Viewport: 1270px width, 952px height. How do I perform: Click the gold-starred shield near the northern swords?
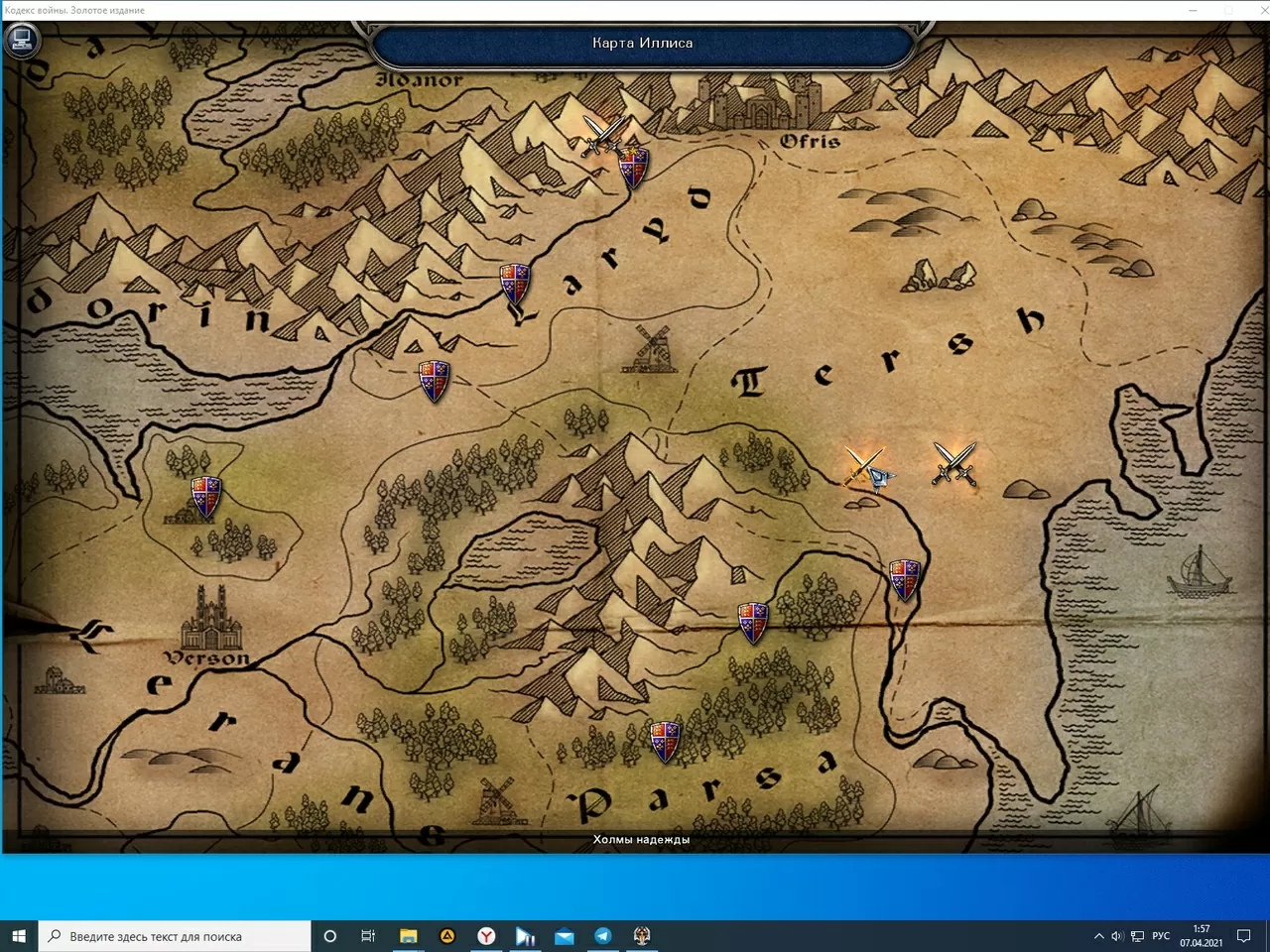633,167
